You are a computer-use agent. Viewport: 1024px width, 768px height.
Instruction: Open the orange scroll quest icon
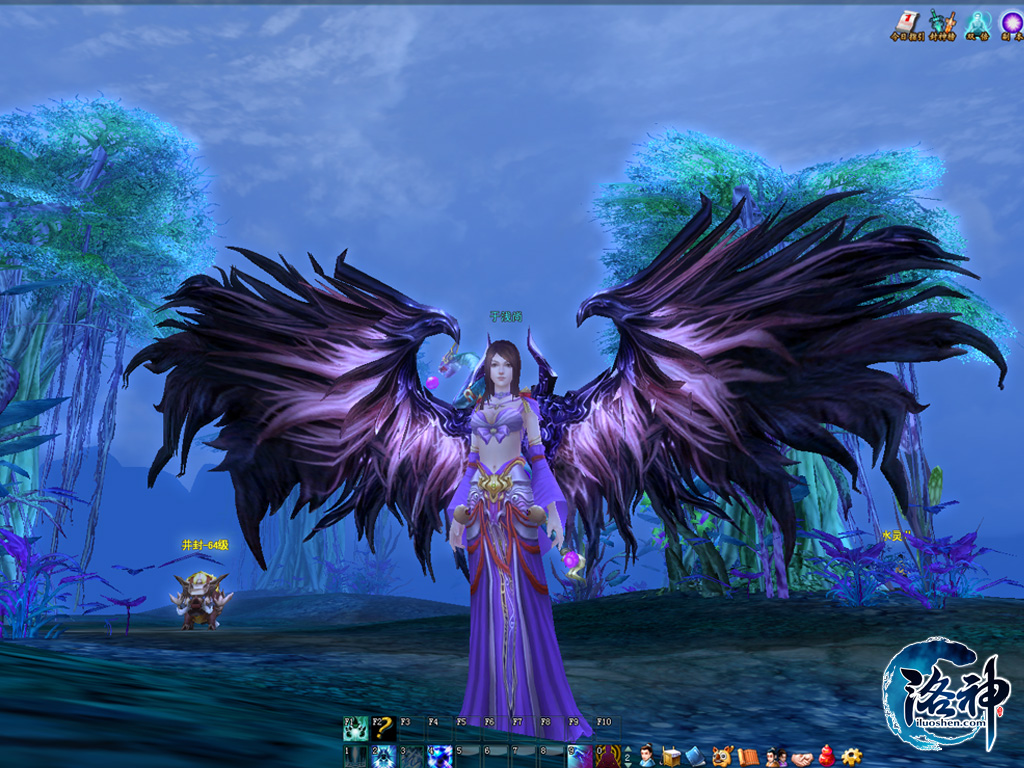(x=748, y=757)
